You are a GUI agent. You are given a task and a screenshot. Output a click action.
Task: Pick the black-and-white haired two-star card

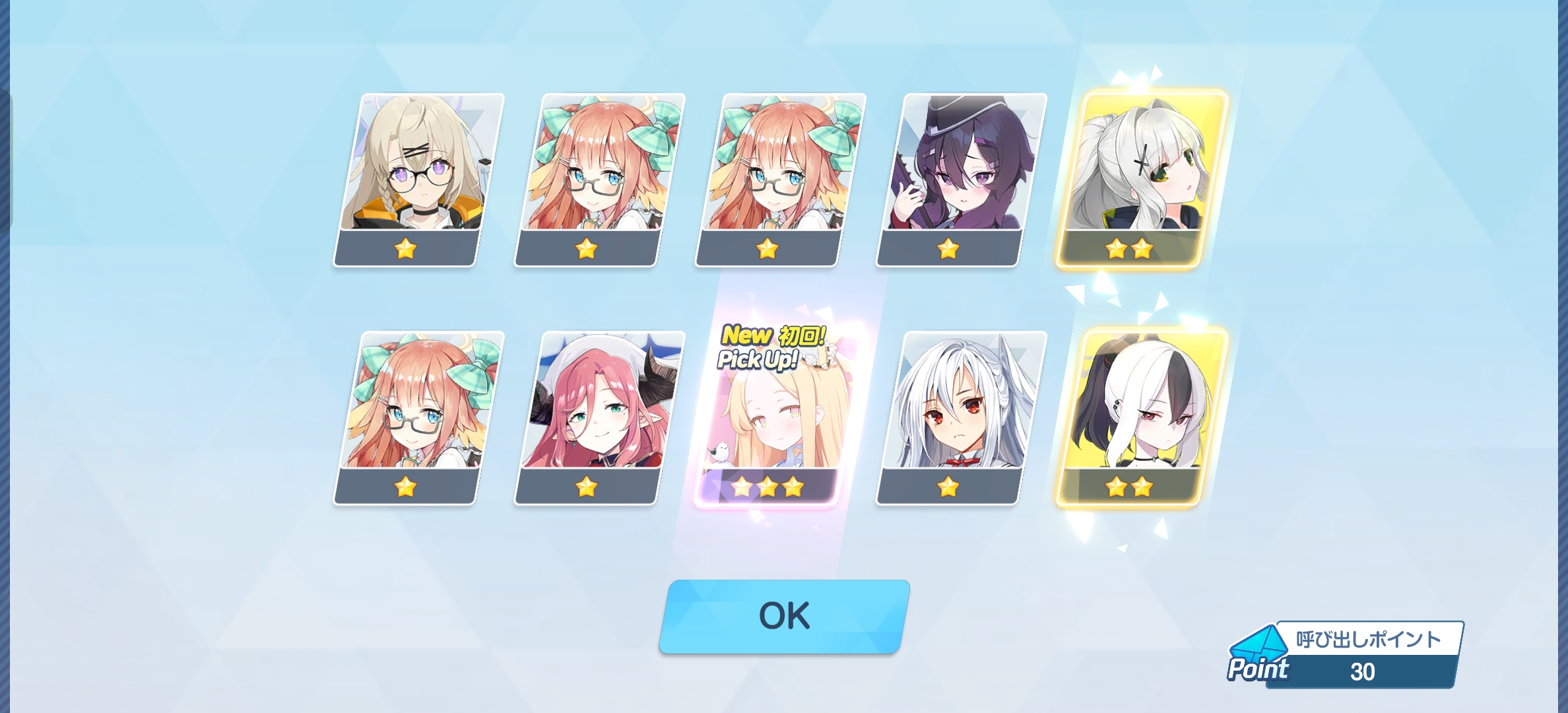(x=1142, y=417)
